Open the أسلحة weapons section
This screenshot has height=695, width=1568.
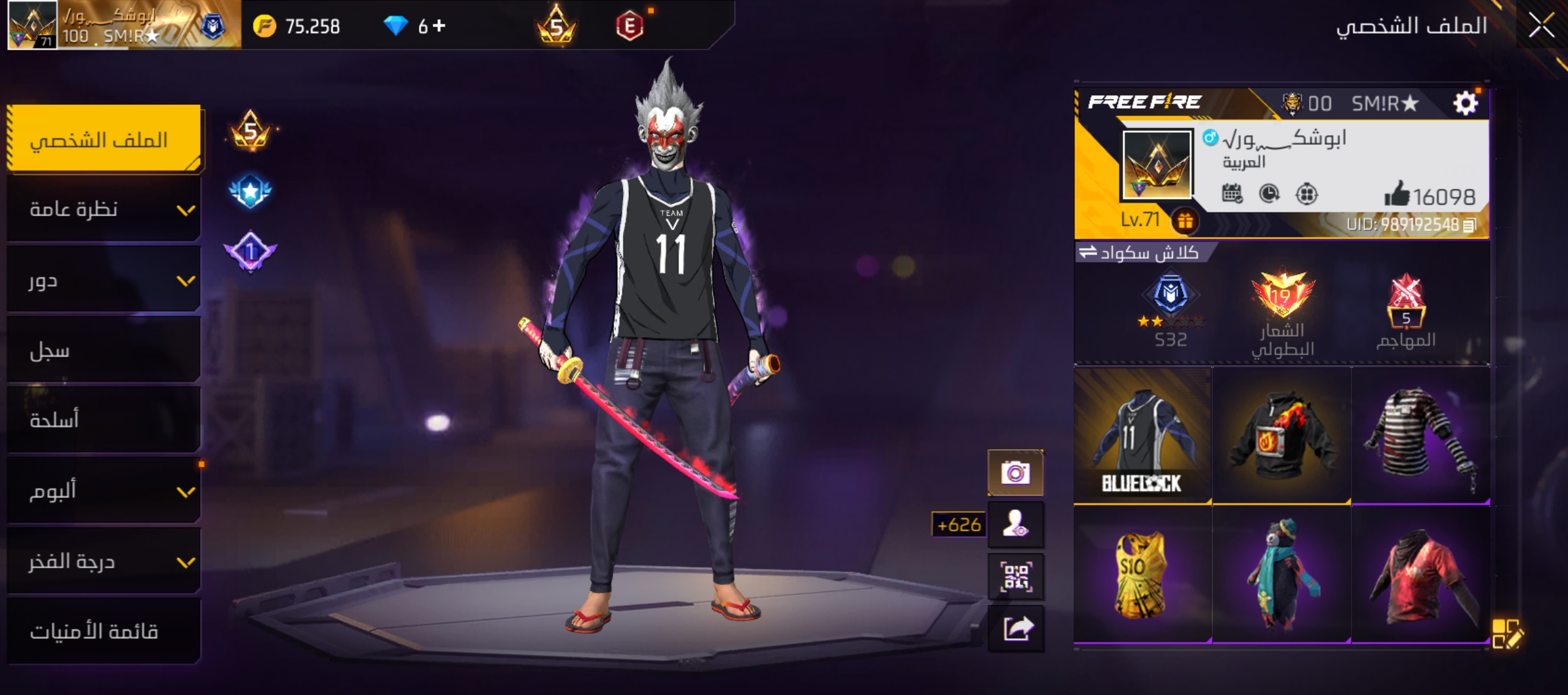[104, 420]
